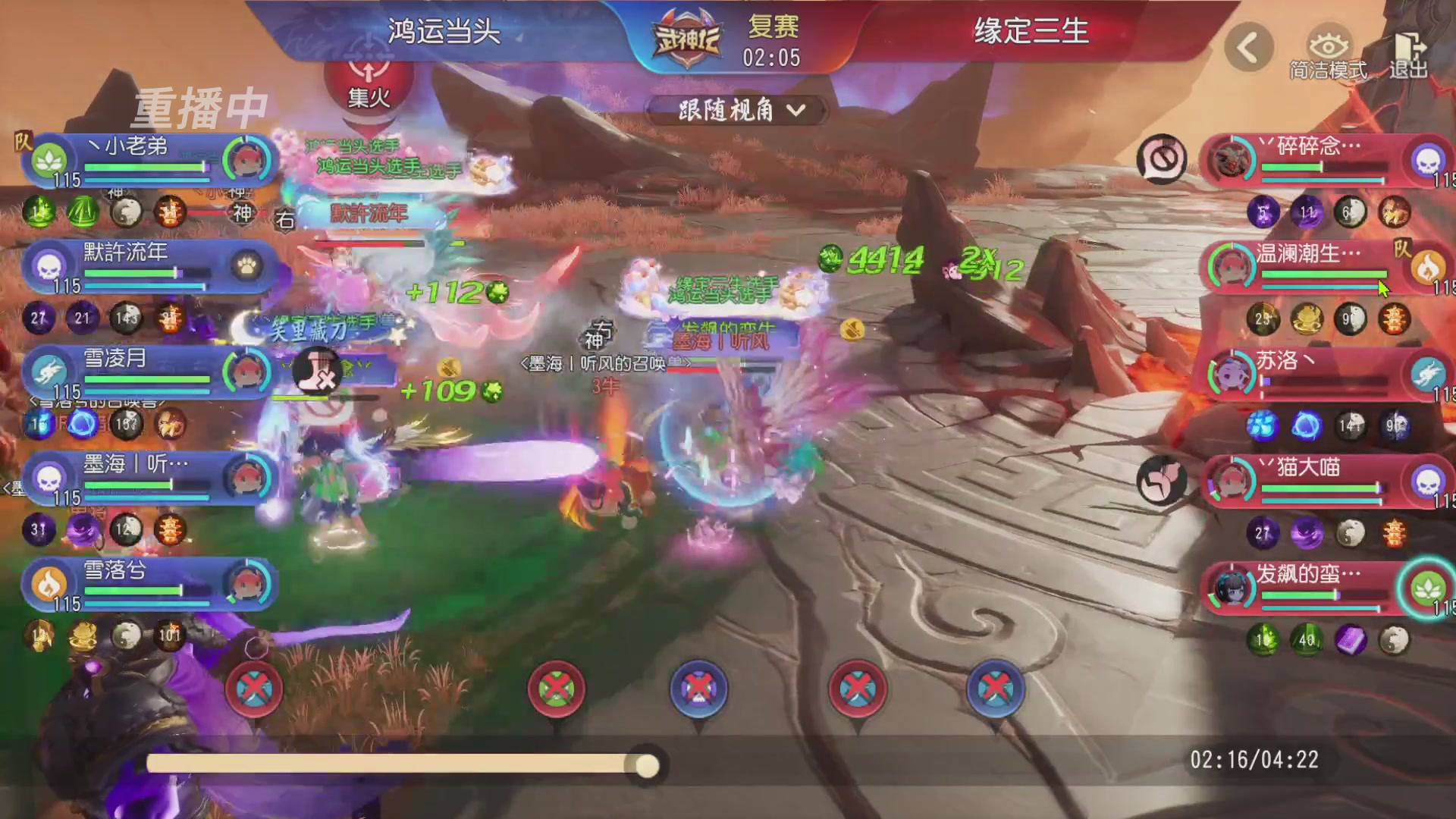Click the skull icon beside 碎碎念
1456x819 pixels.
pos(1427,162)
